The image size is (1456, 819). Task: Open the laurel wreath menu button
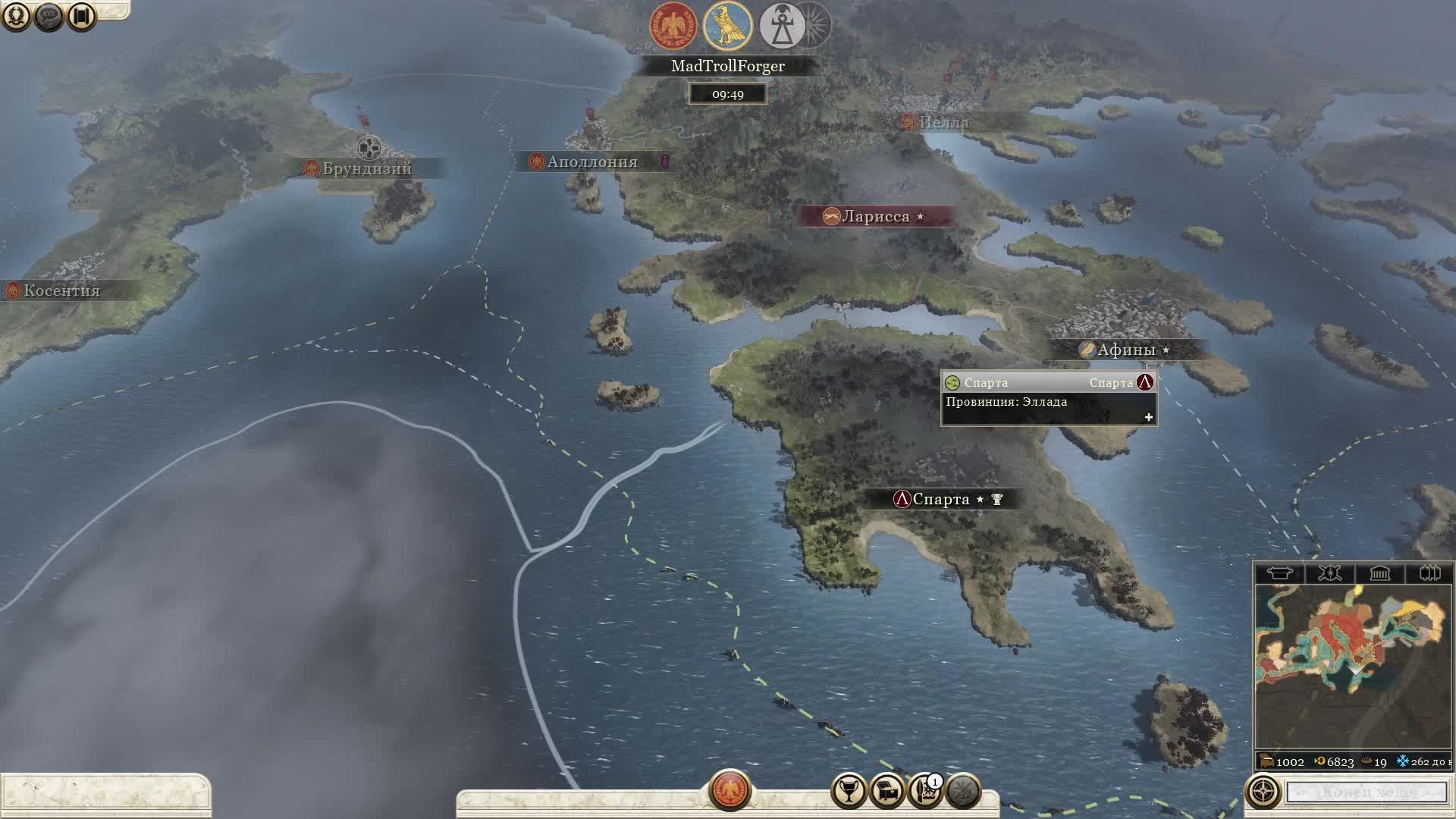[16, 16]
